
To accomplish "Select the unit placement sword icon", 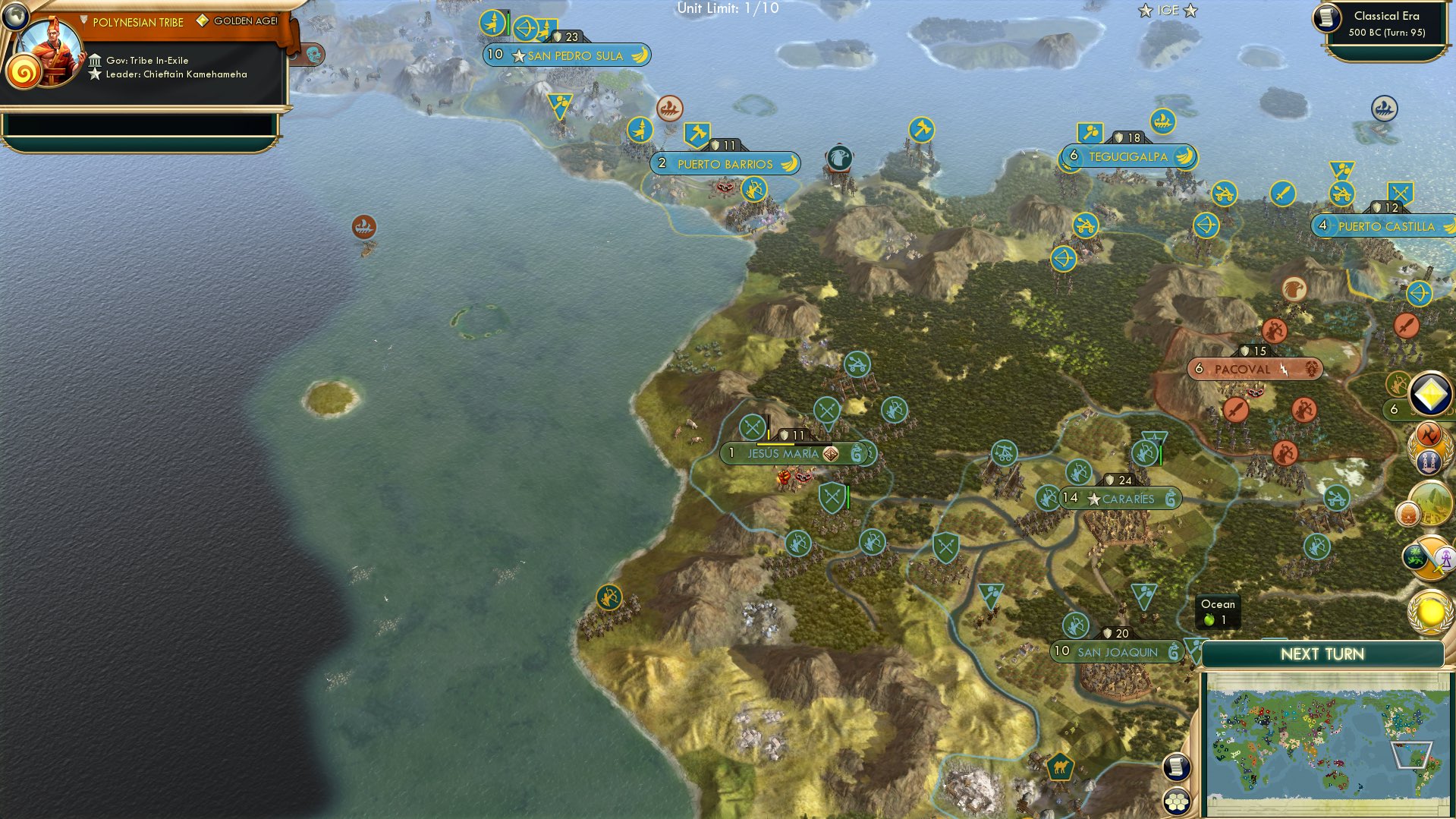I will [1428, 559].
